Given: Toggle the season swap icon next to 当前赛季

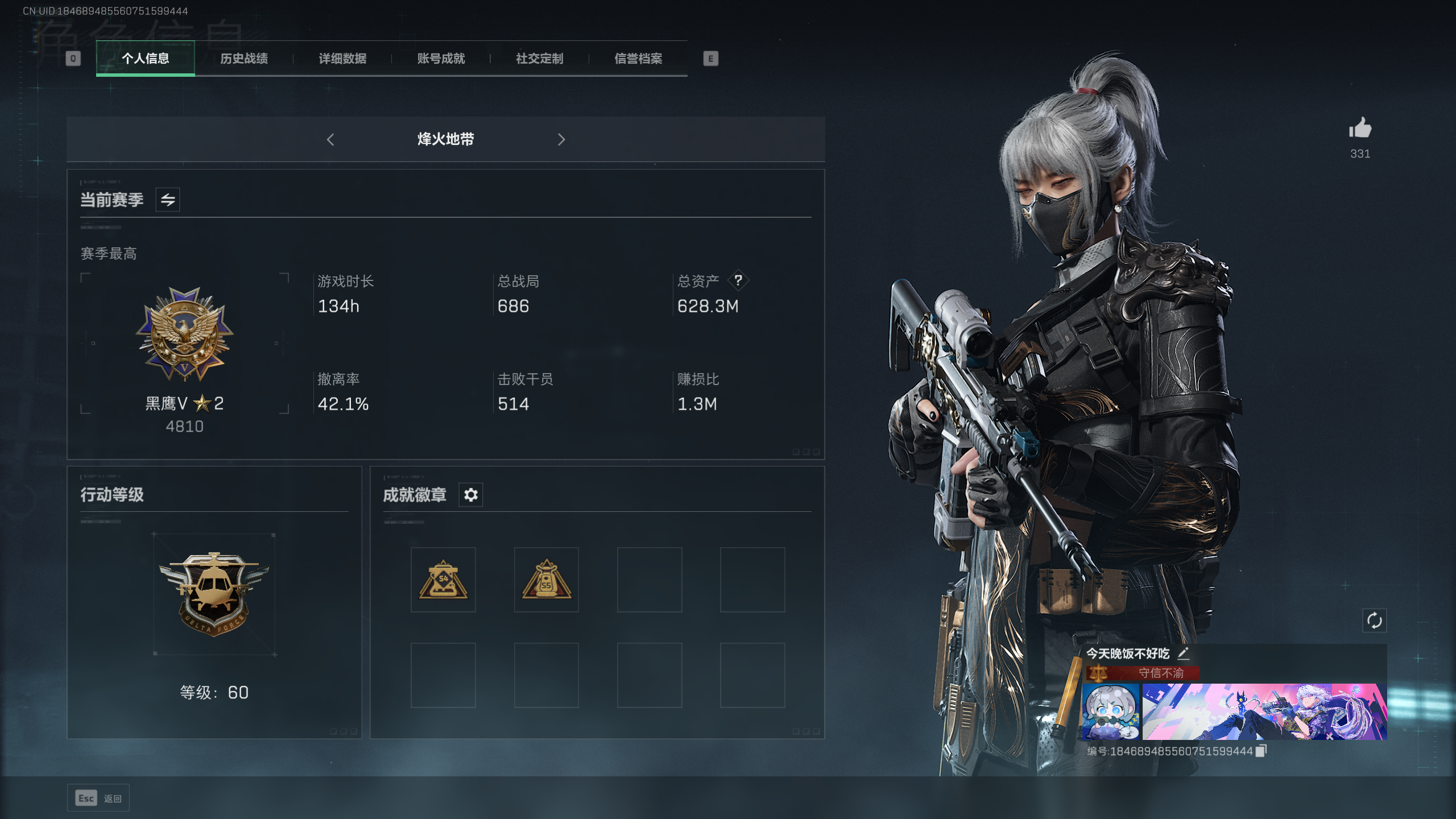Looking at the screenshot, I should pos(168,200).
